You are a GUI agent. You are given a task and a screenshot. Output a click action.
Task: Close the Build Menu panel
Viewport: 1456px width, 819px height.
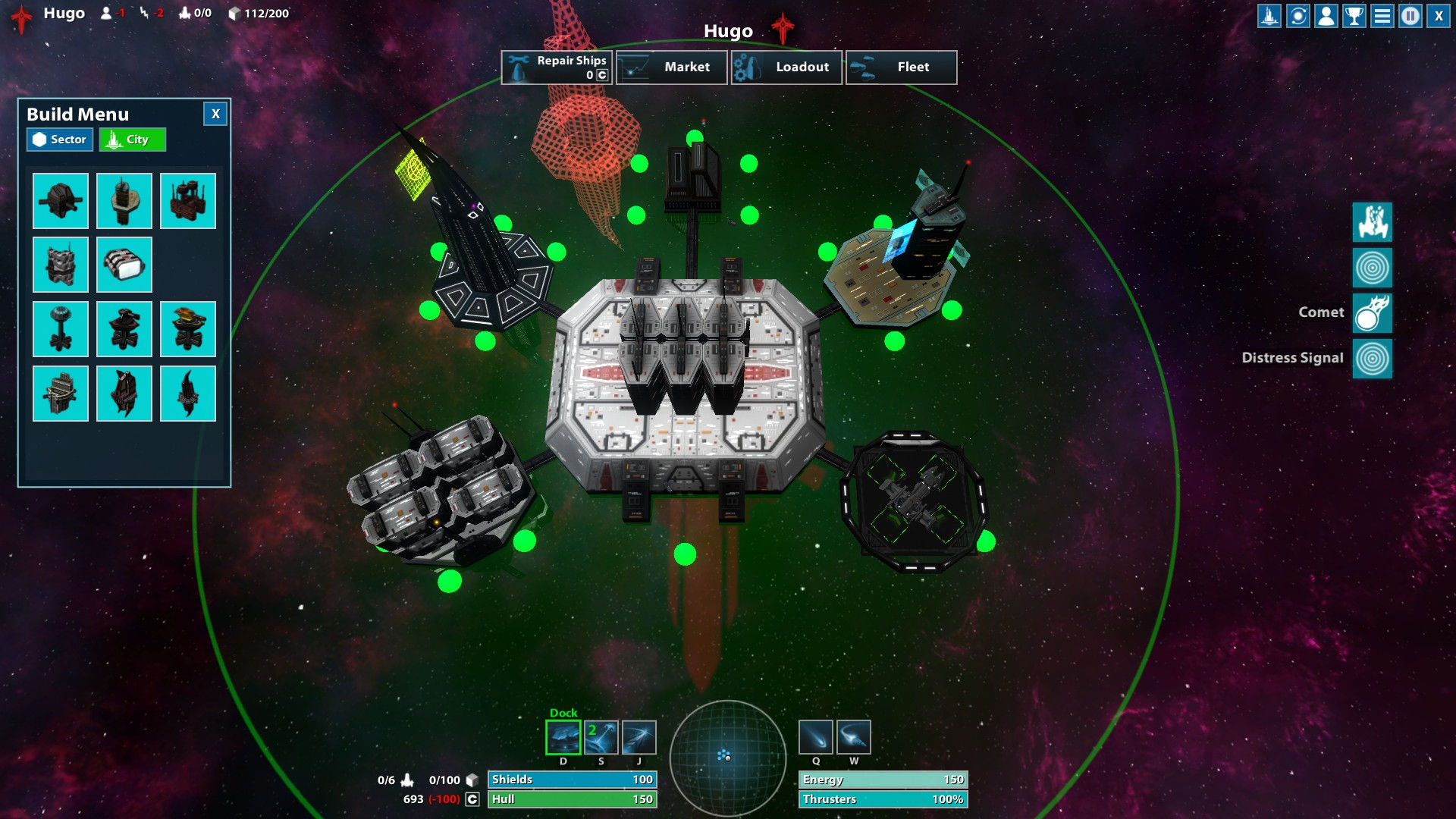(x=215, y=114)
